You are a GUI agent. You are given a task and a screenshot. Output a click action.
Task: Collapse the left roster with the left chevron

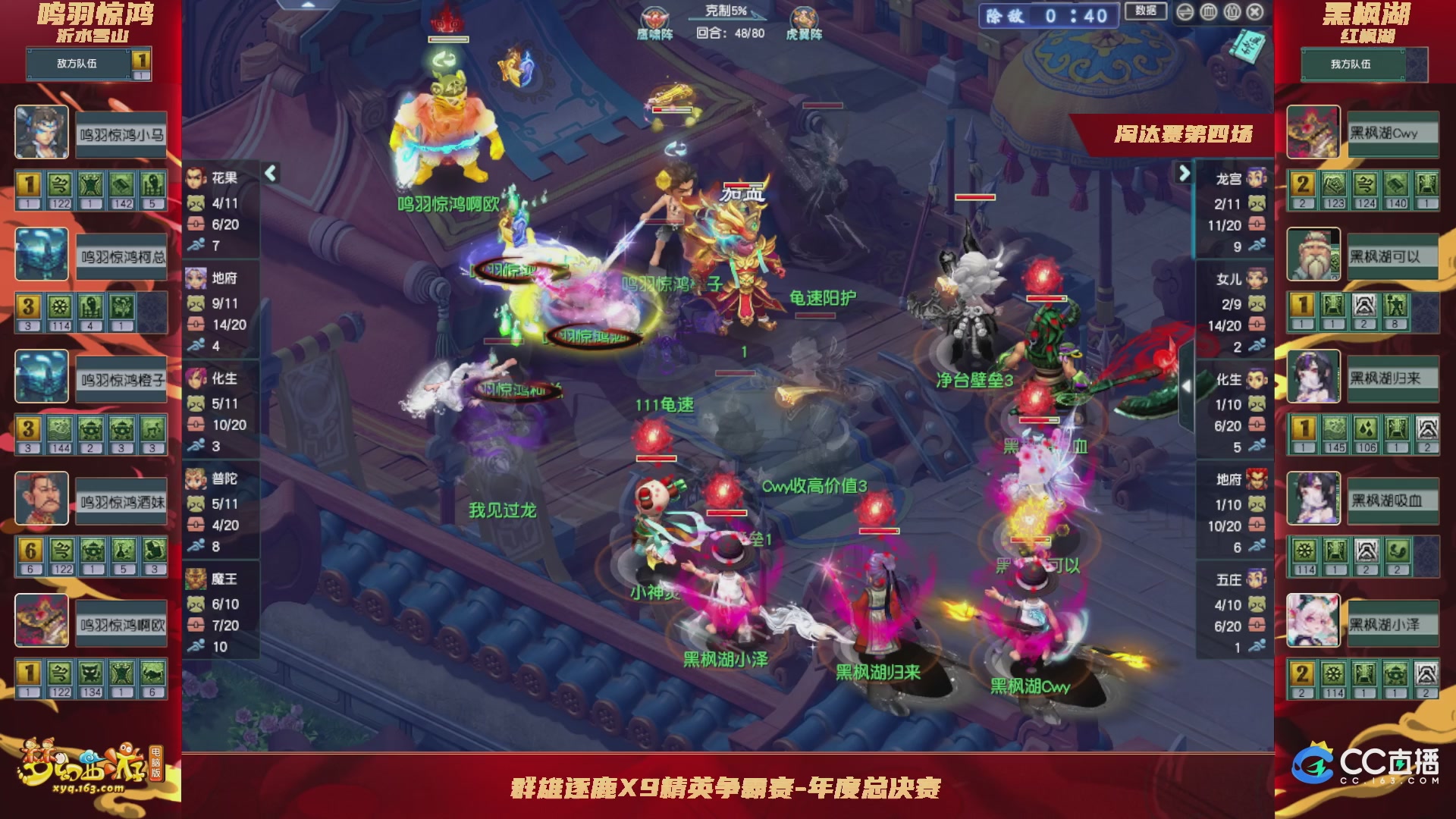(x=269, y=173)
